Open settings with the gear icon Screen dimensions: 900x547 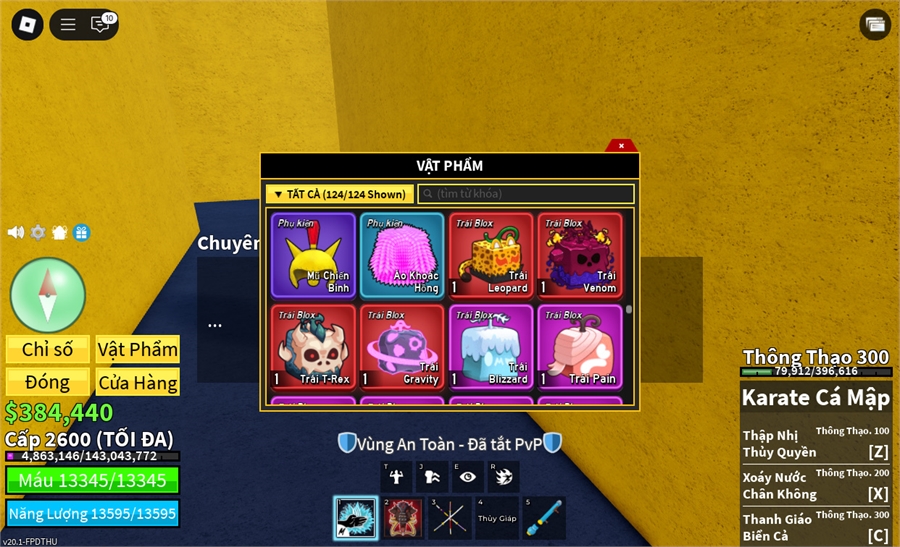38,232
